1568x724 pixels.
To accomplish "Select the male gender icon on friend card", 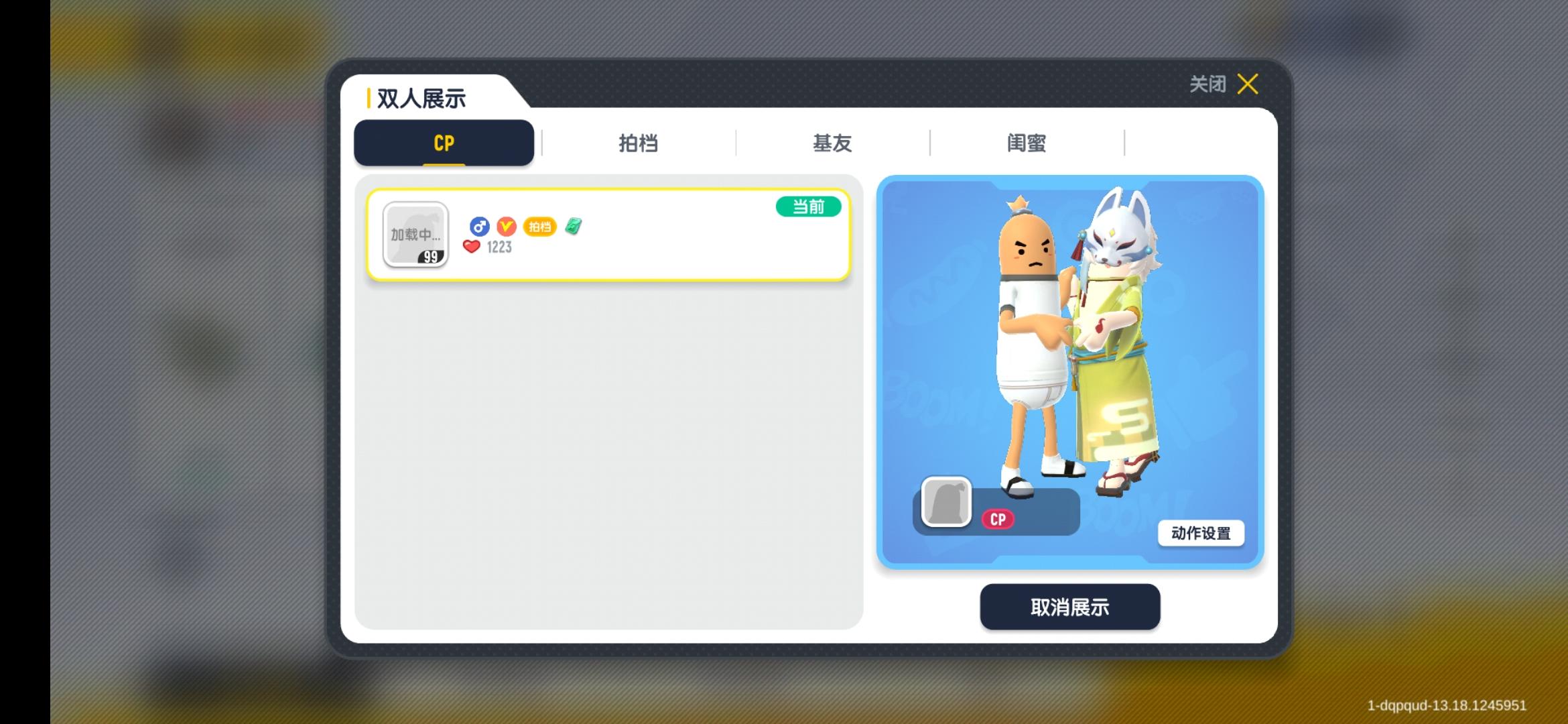I will click(478, 226).
